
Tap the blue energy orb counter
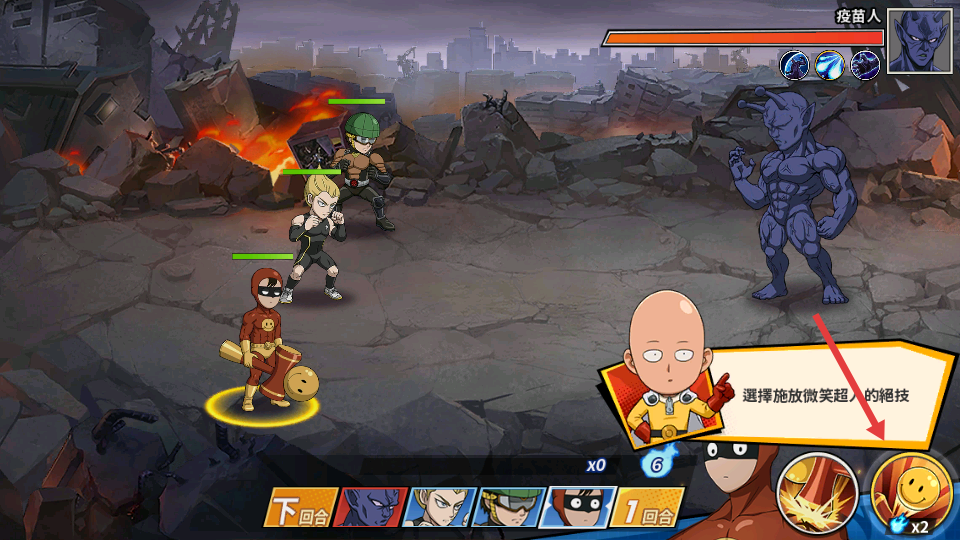tap(655, 465)
